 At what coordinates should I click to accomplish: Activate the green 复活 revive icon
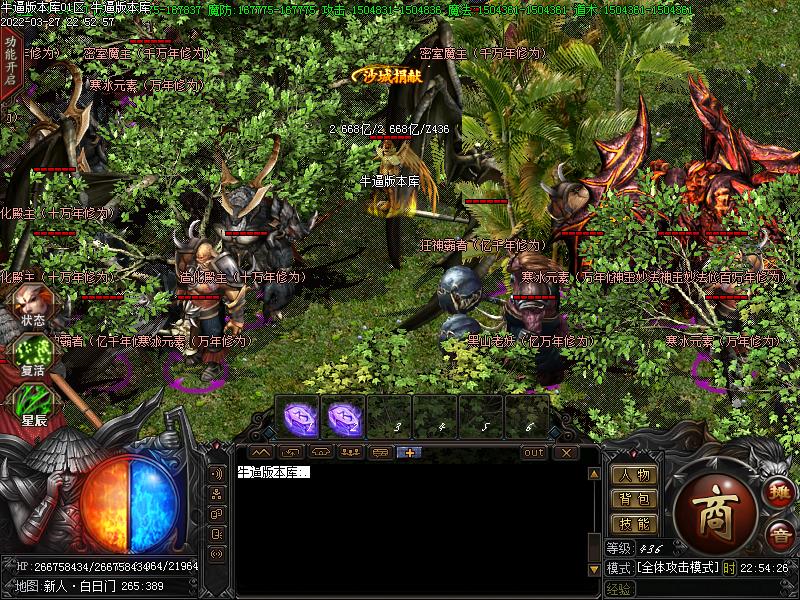pos(32,355)
